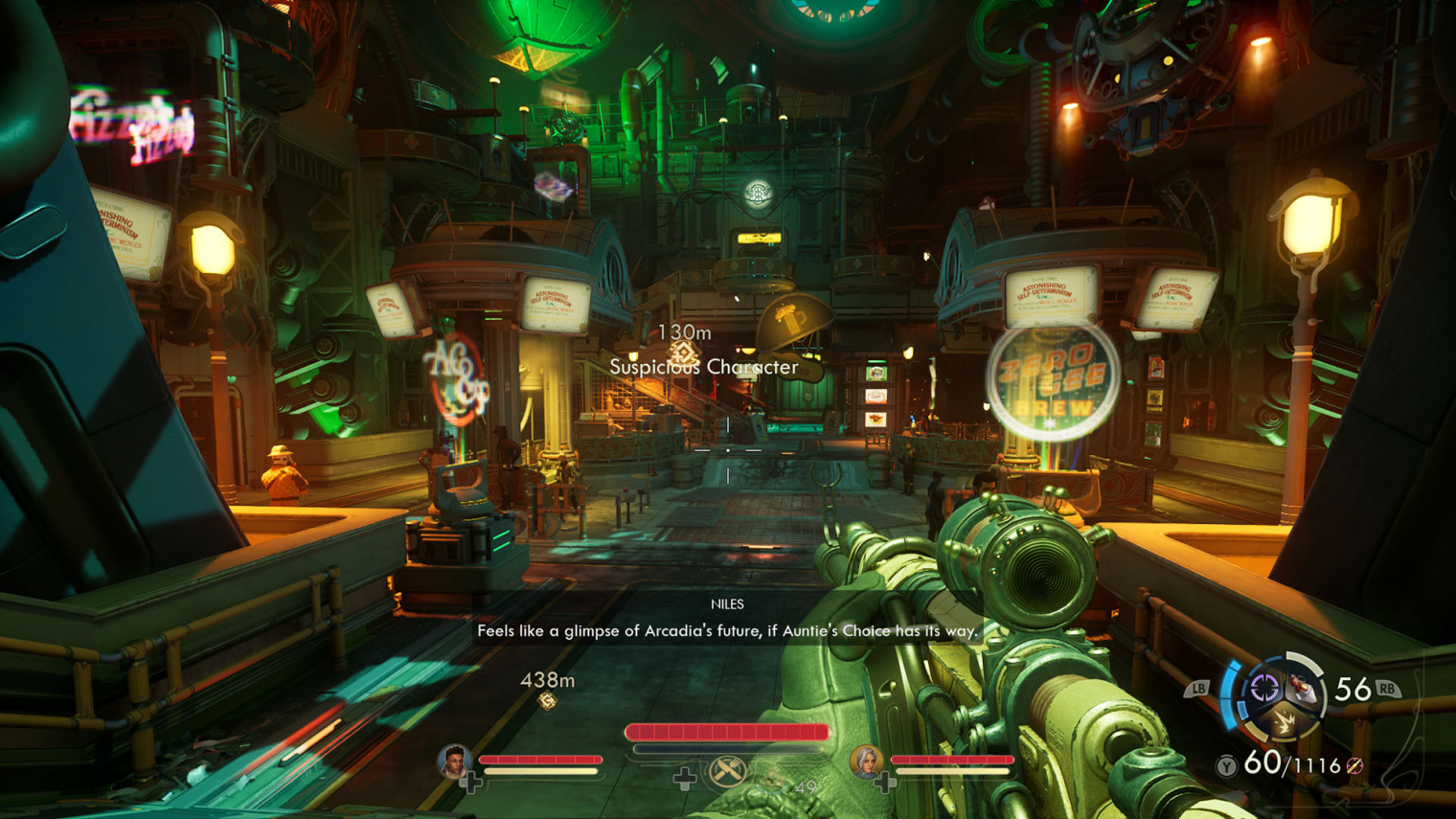
Task: Select the grey-haired companion's portrait
Action: 865,762
